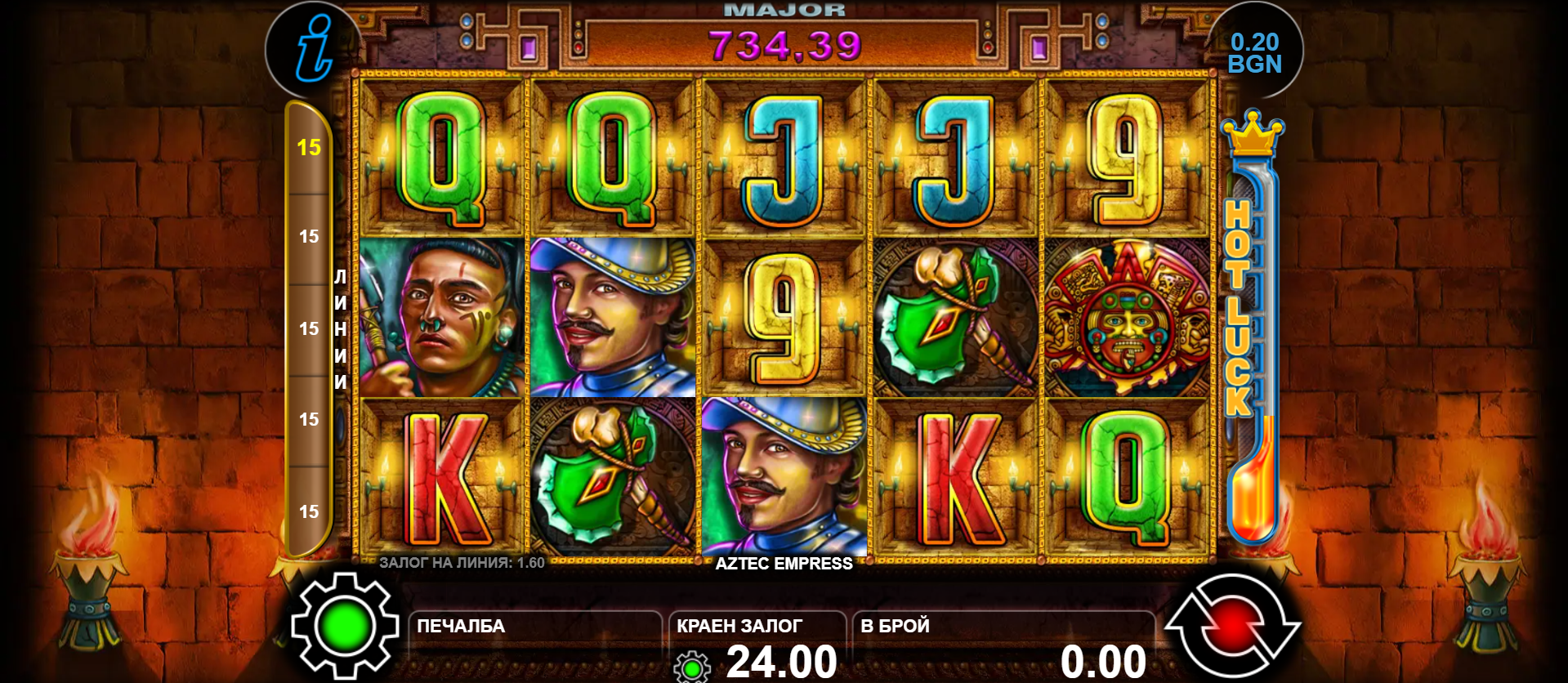The image size is (1568, 683).
Task: Open the blue info paytable button
Action: point(315,49)
